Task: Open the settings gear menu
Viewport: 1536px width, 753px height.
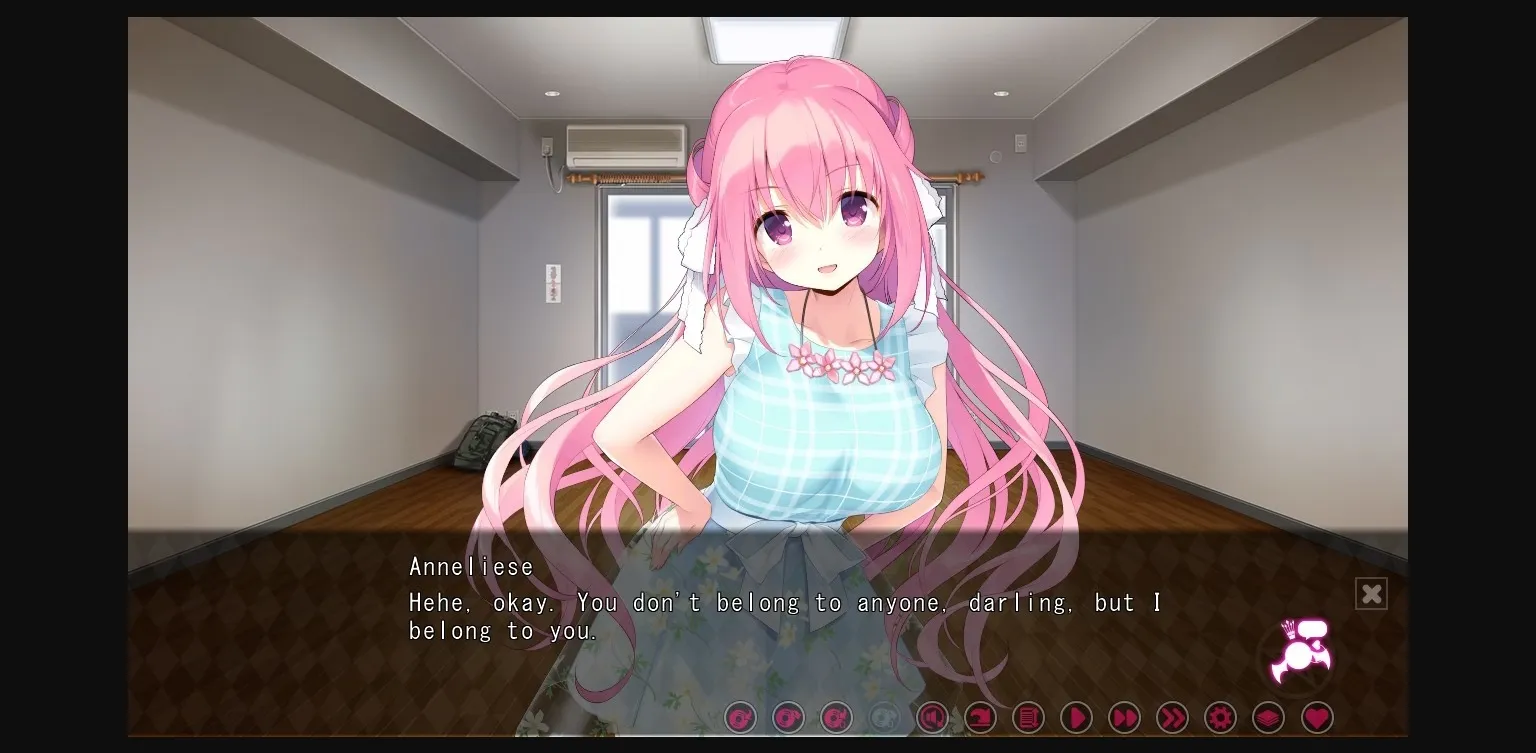Action: click(1220, 717)
